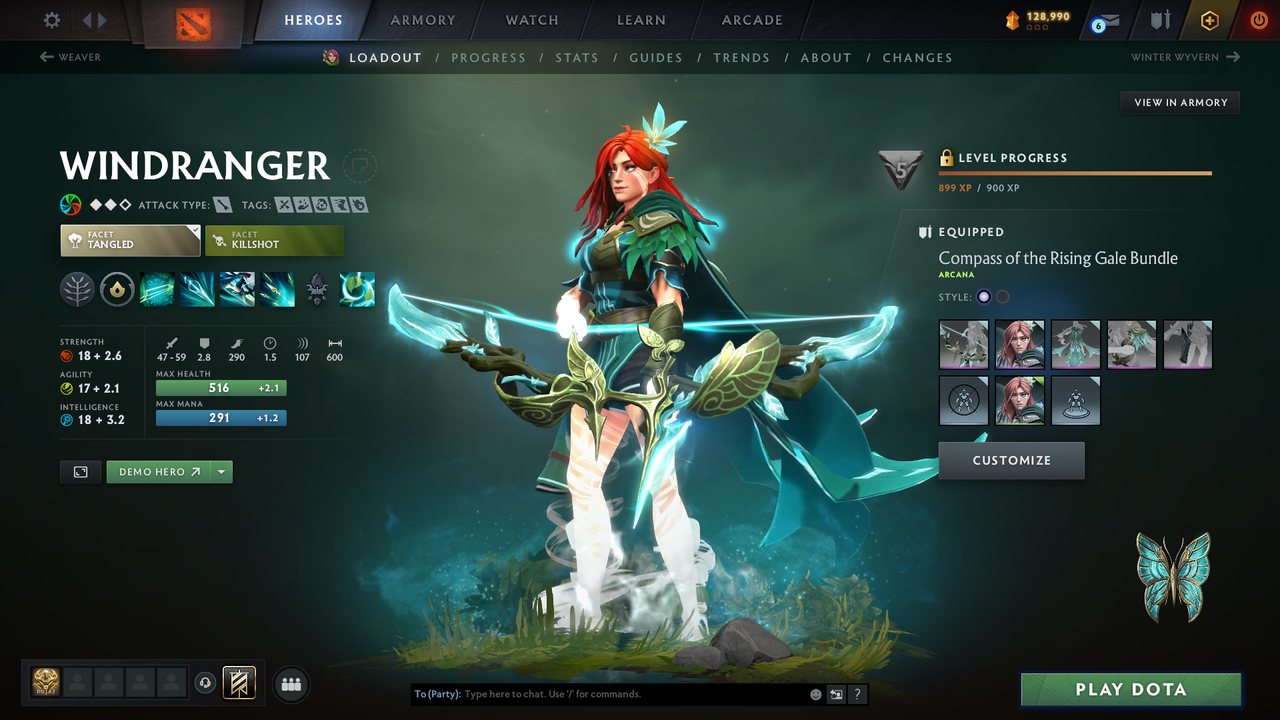
Task: Open the mail notifications envelope icon
Action: [x=1110, y=19]
